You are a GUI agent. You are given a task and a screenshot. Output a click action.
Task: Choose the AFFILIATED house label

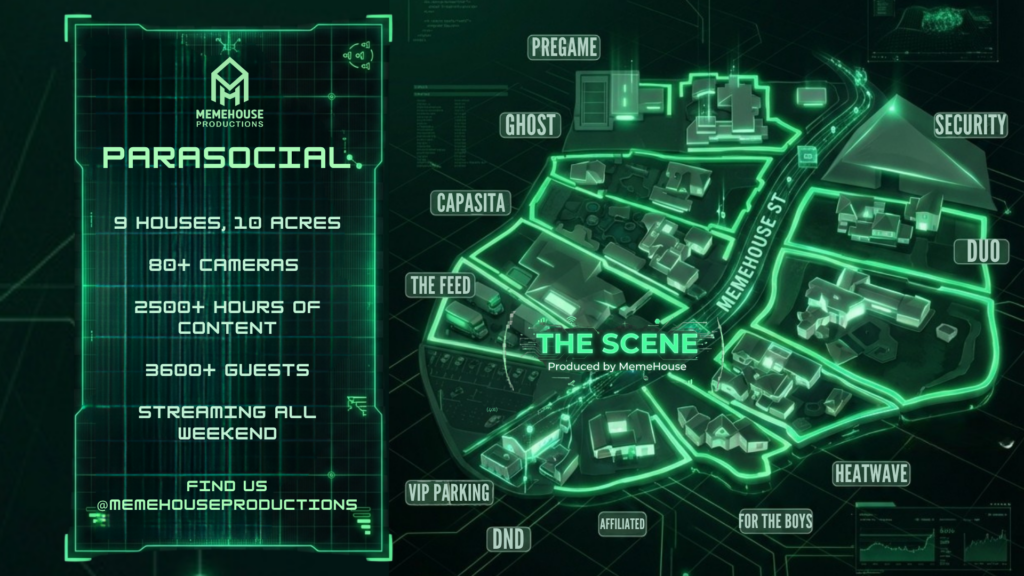(622, 523)
